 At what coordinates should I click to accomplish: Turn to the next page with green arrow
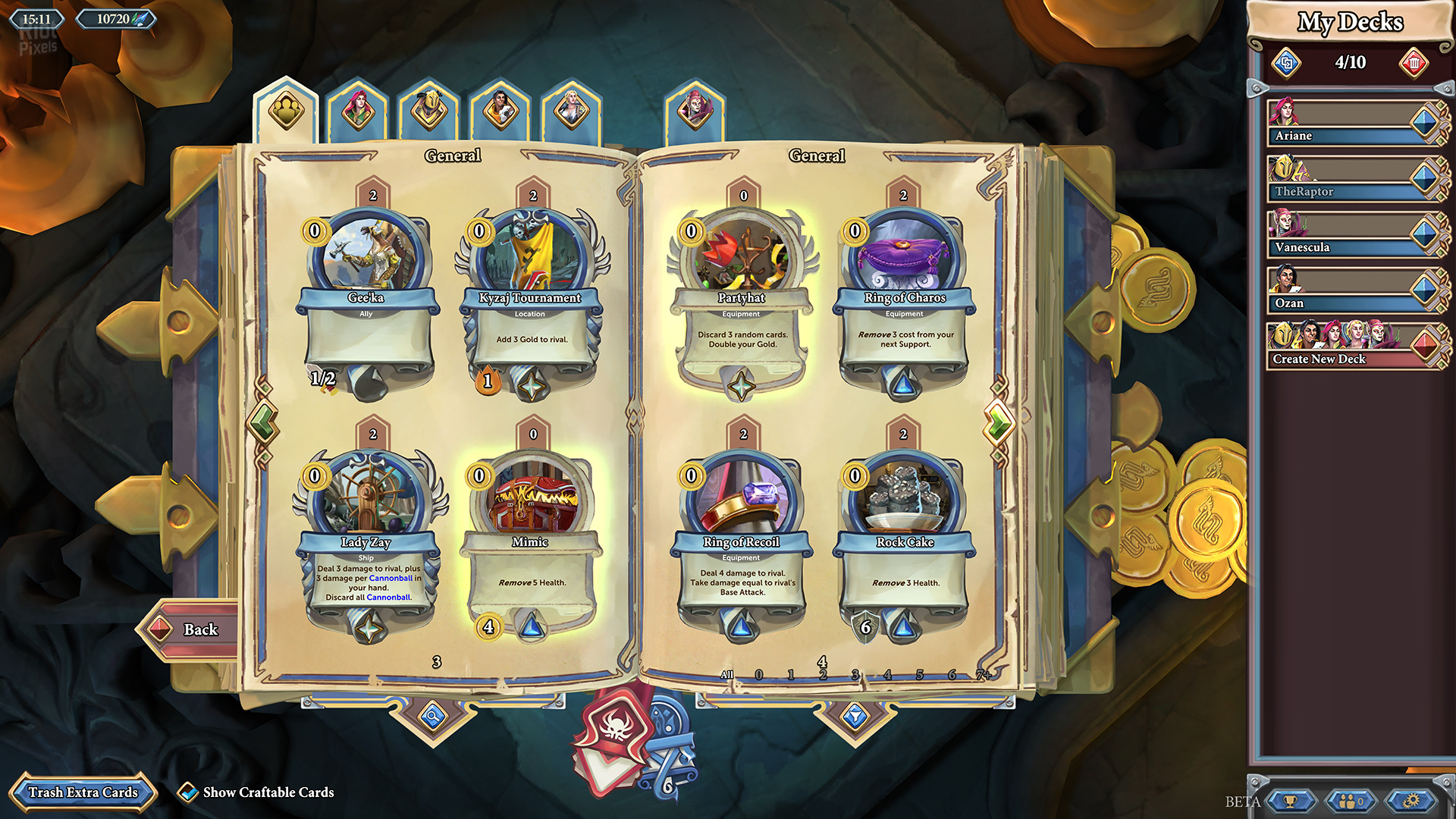(999, 422)
